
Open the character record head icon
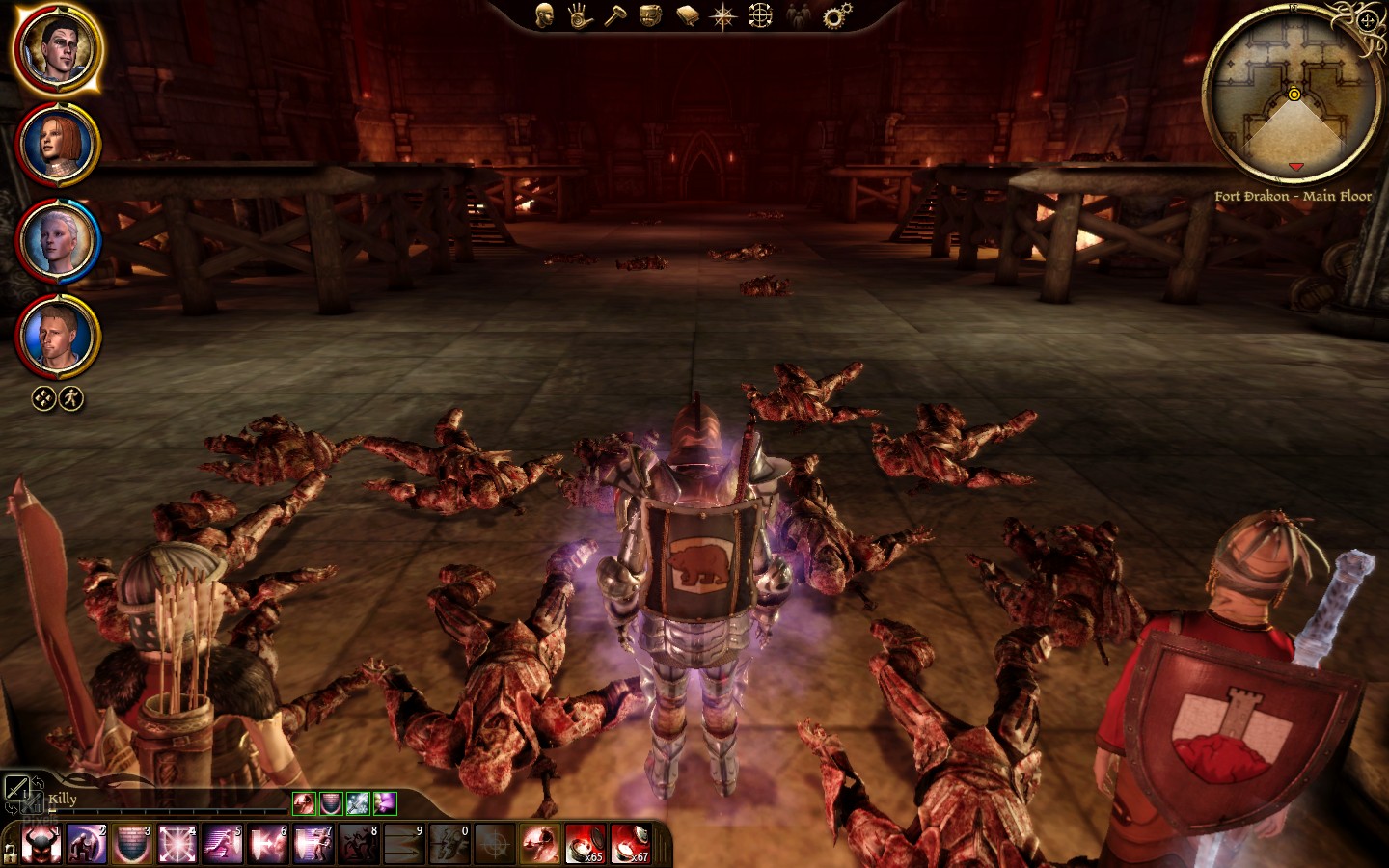[545, 15]
